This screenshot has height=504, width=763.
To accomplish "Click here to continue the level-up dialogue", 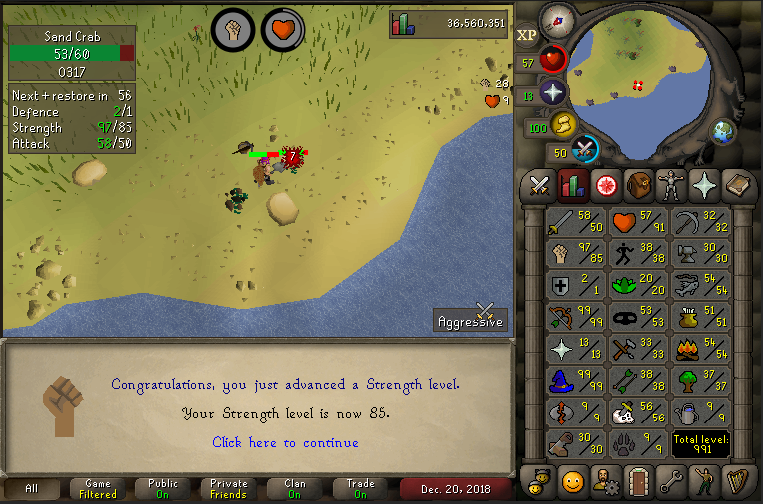I will tap(285, 442).
